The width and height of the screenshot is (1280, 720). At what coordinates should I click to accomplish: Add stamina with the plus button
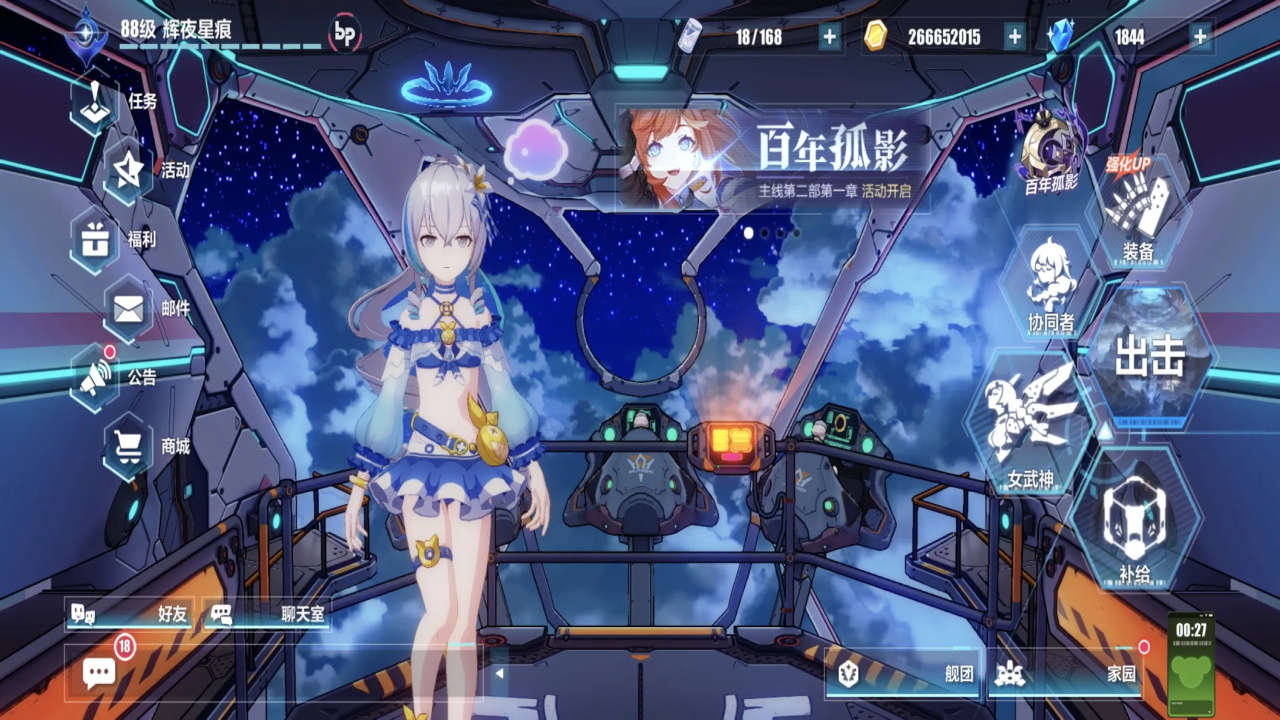click(830, 37)
